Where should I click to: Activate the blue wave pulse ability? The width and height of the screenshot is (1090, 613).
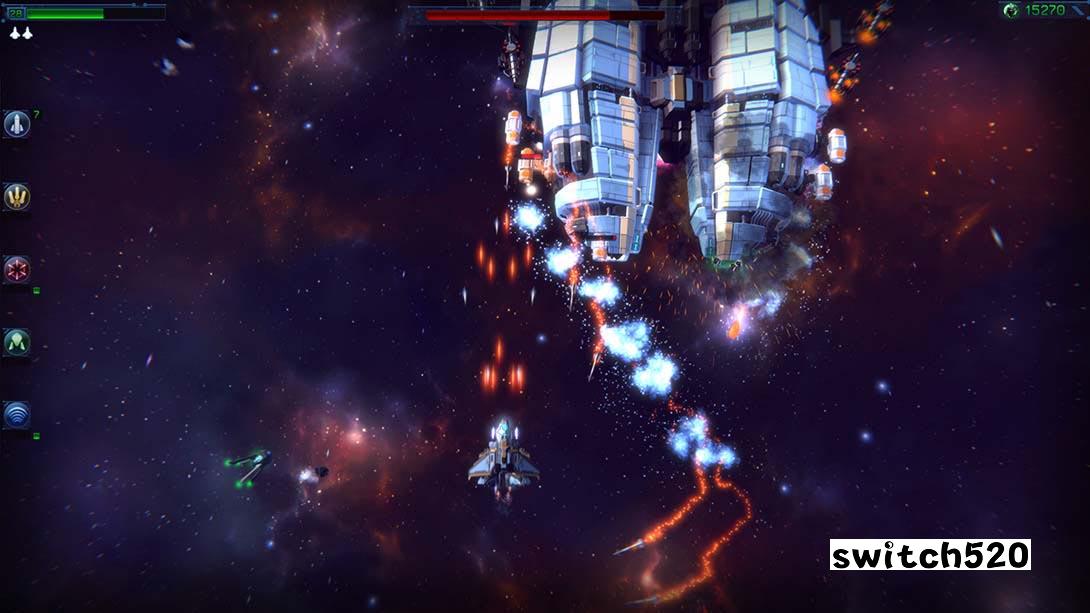16,414
